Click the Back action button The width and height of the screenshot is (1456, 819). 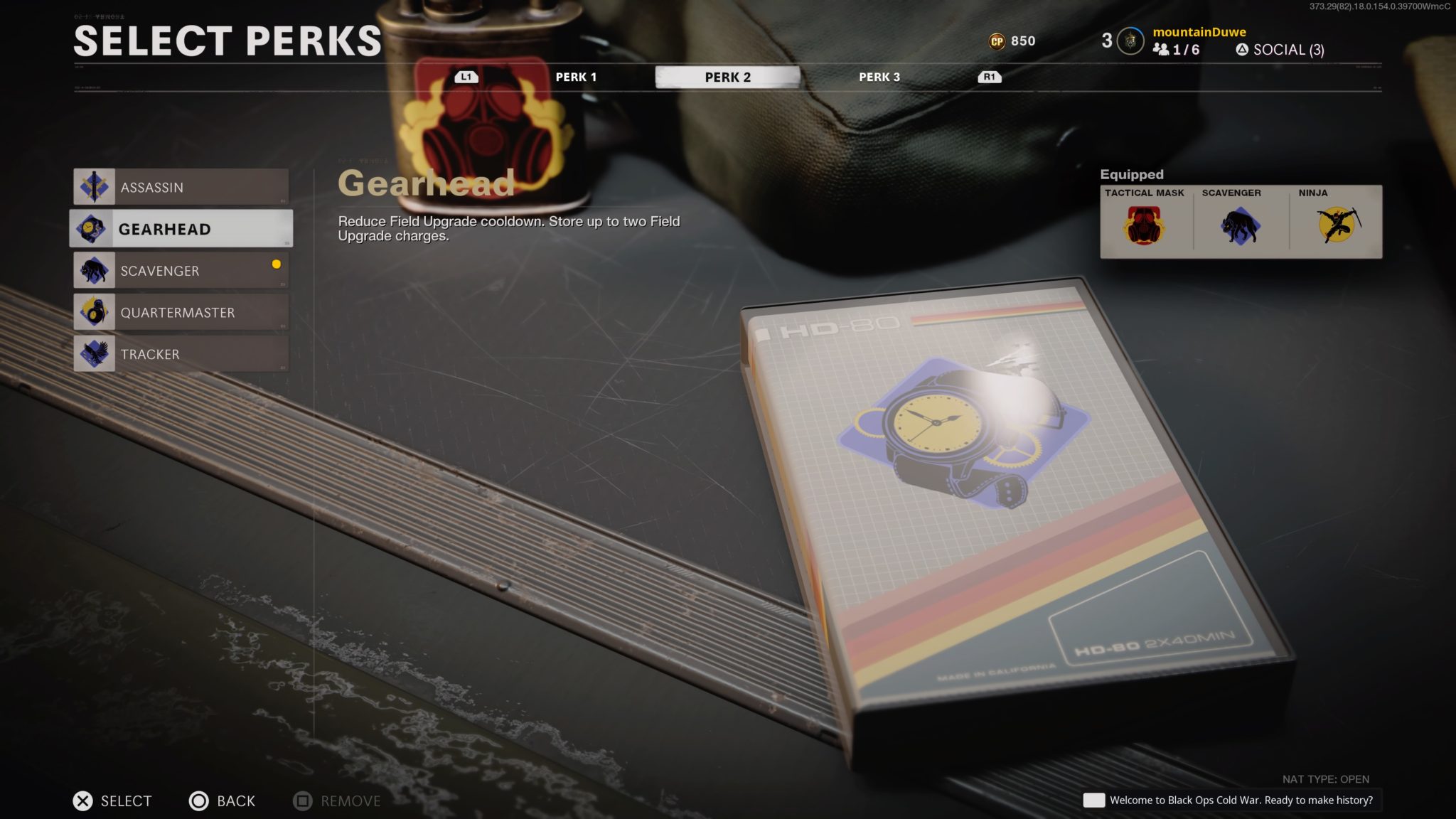222,801
